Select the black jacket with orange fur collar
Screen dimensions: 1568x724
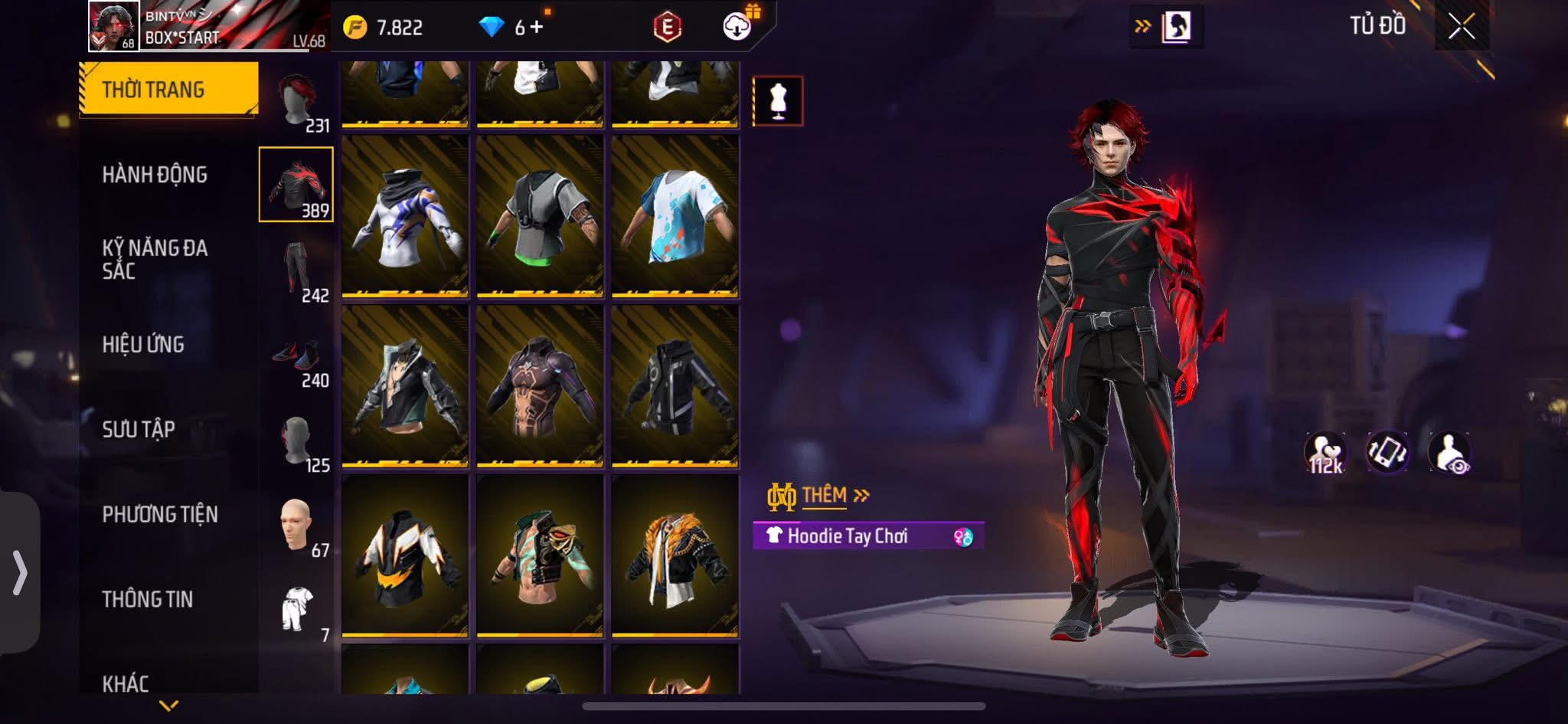pyautogui.click(x=675, y=555)
